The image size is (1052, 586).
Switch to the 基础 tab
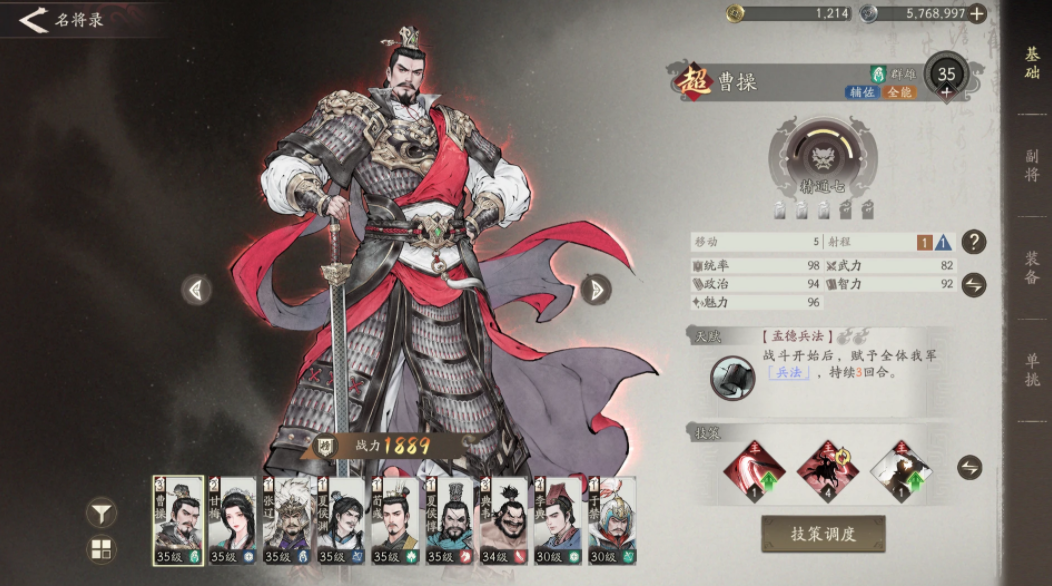coord(1031,63)
